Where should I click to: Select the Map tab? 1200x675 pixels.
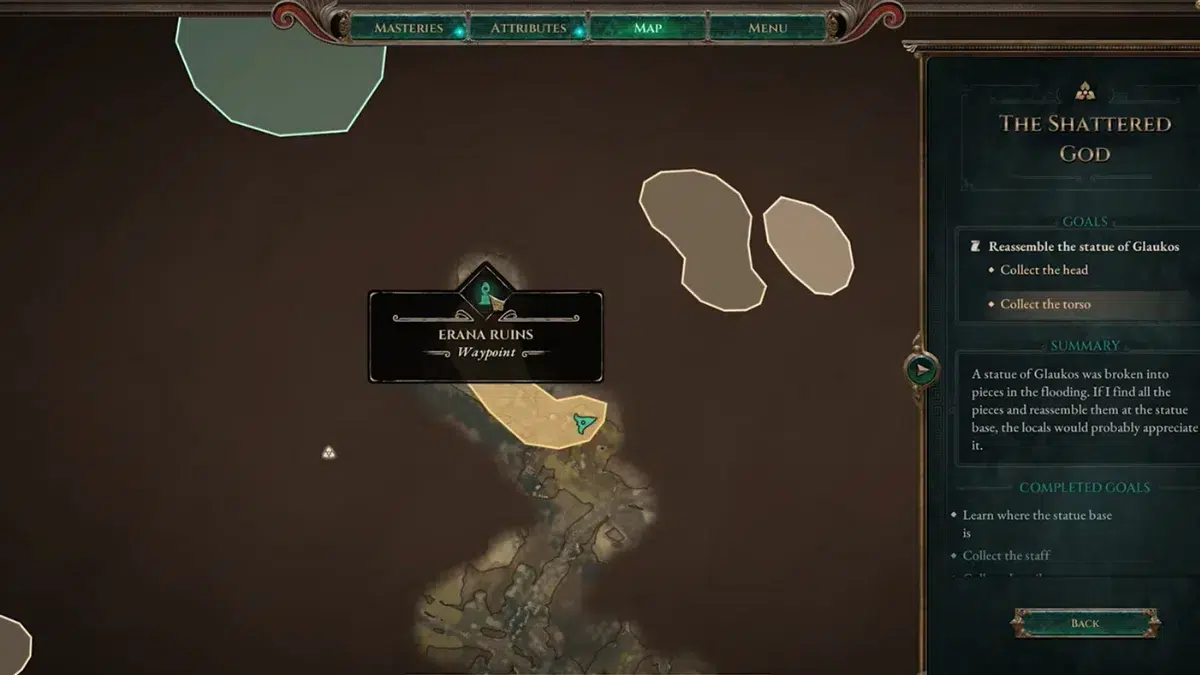coord(648,28)
